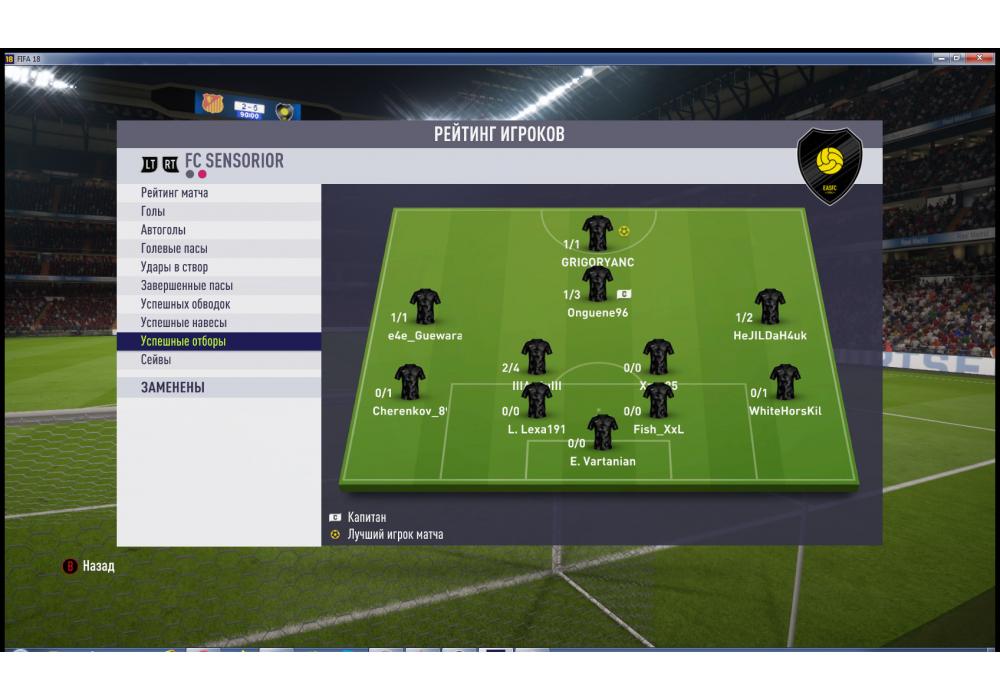Pick the captain Onguene96 shirt
The height and width of the screenshot is (700, 1000).
[x=597, y=284]
